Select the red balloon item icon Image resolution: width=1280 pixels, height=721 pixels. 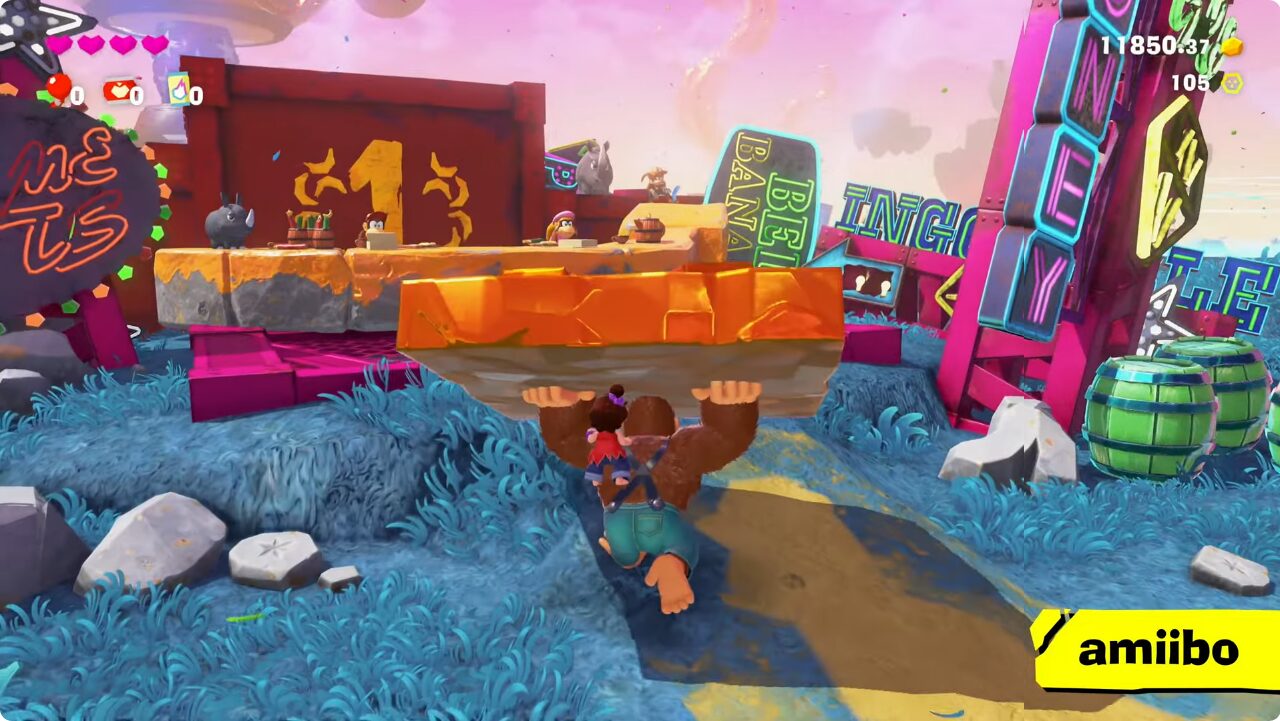pyautogui.click(x=59, y=89)
